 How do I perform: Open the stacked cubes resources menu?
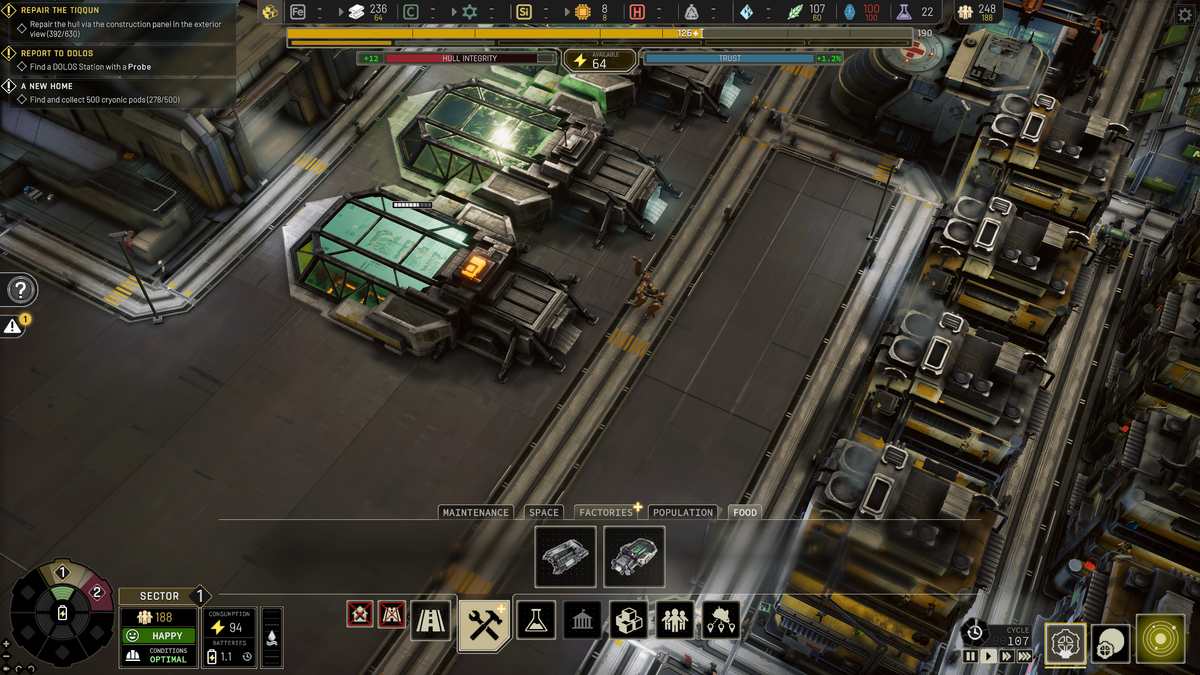tap(629, 621)
